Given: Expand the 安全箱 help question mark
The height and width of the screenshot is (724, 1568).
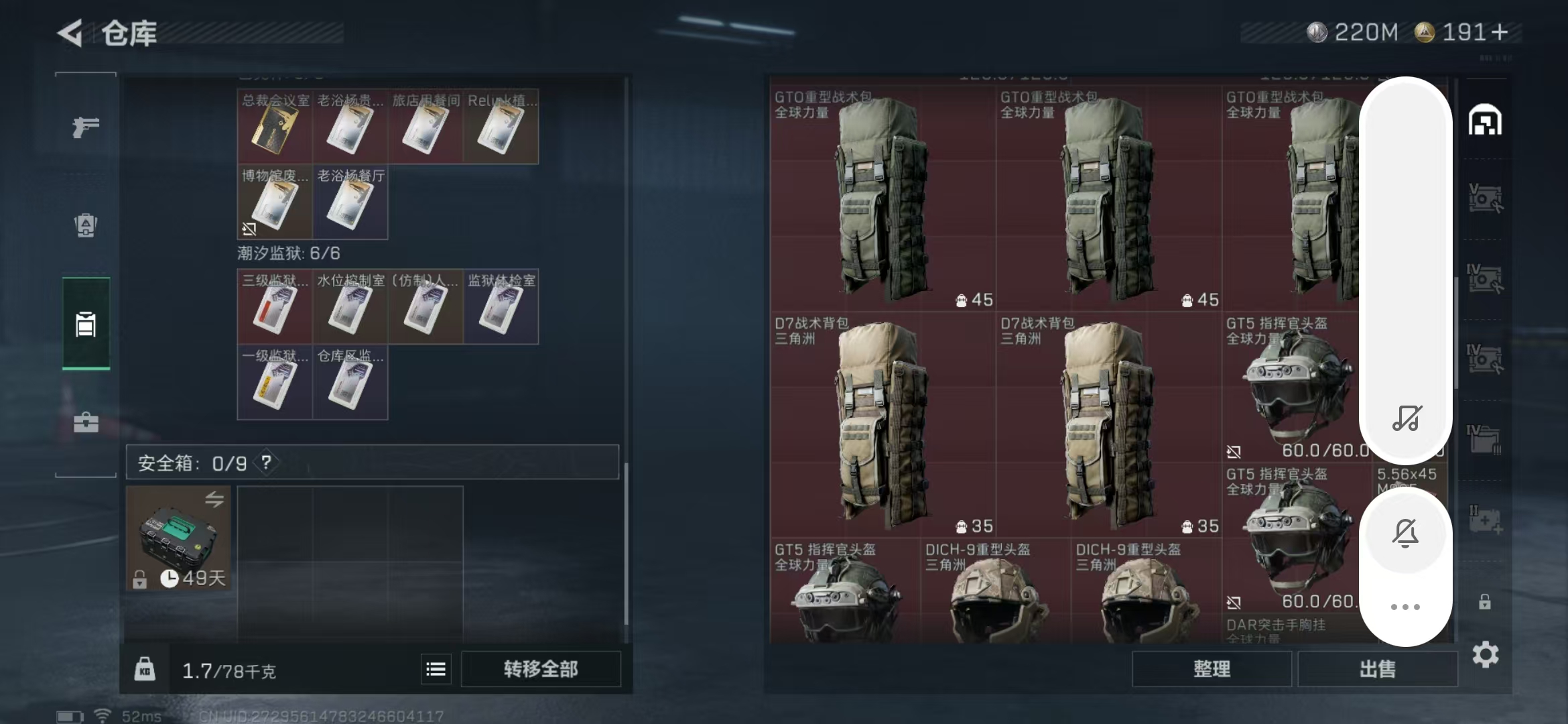Looking at the screenshot, I should tap(266, 462).
